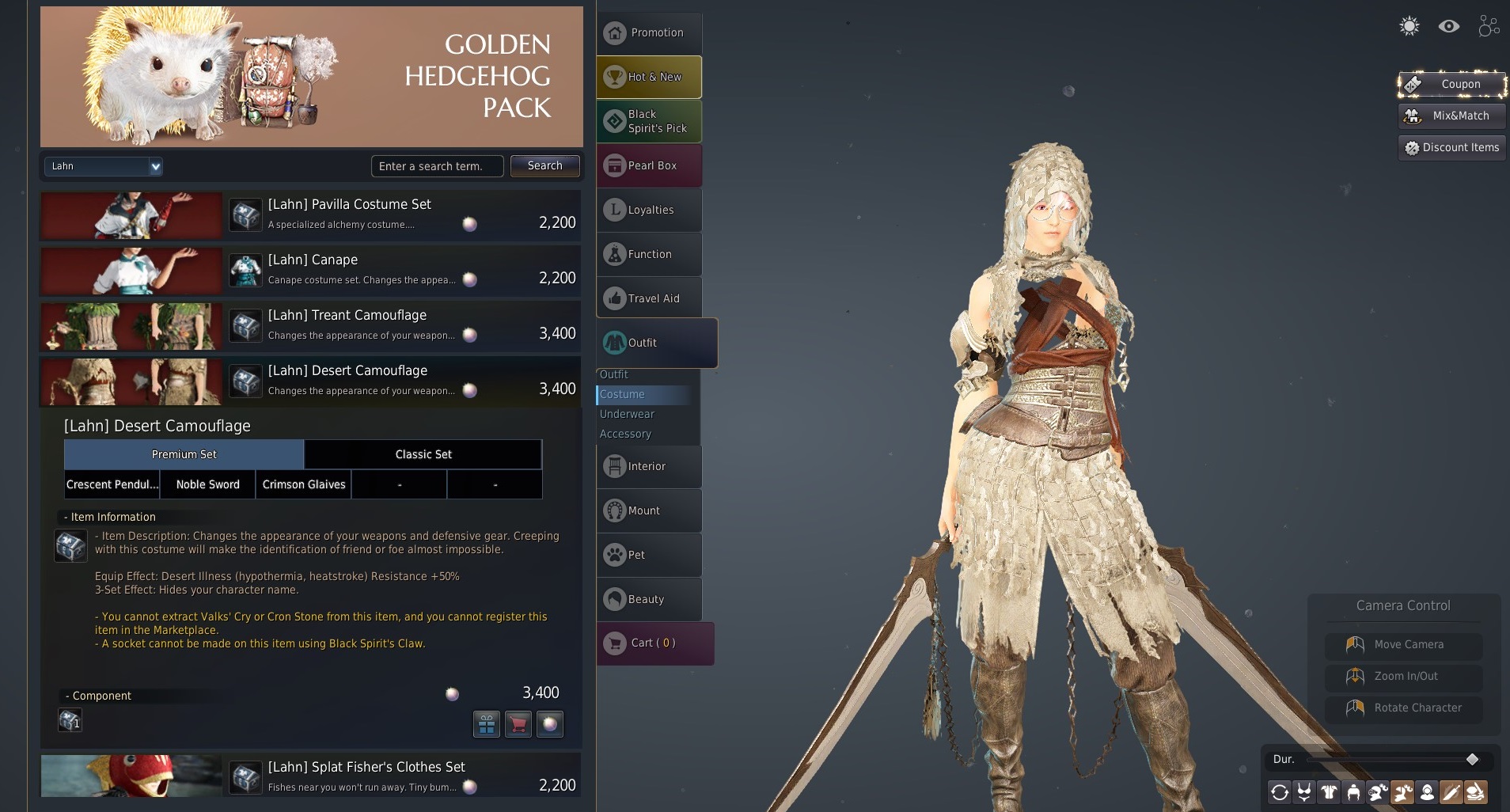Show Discount Items
Image resolution: width=1510 pixels, height=812 pixels.
click(x=1451, y=147)
